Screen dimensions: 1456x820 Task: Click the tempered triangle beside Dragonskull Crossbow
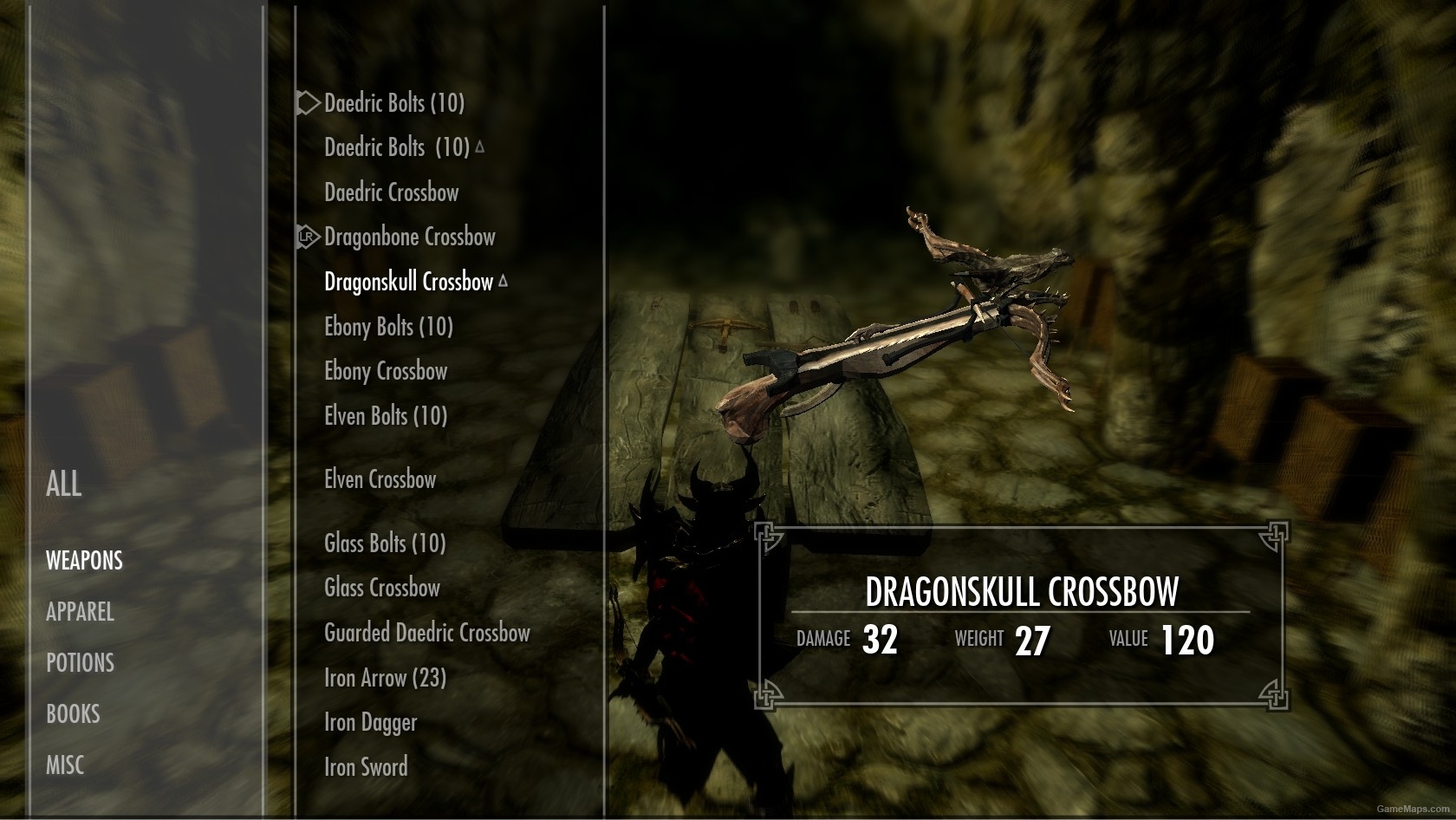(x=504, y=281)
